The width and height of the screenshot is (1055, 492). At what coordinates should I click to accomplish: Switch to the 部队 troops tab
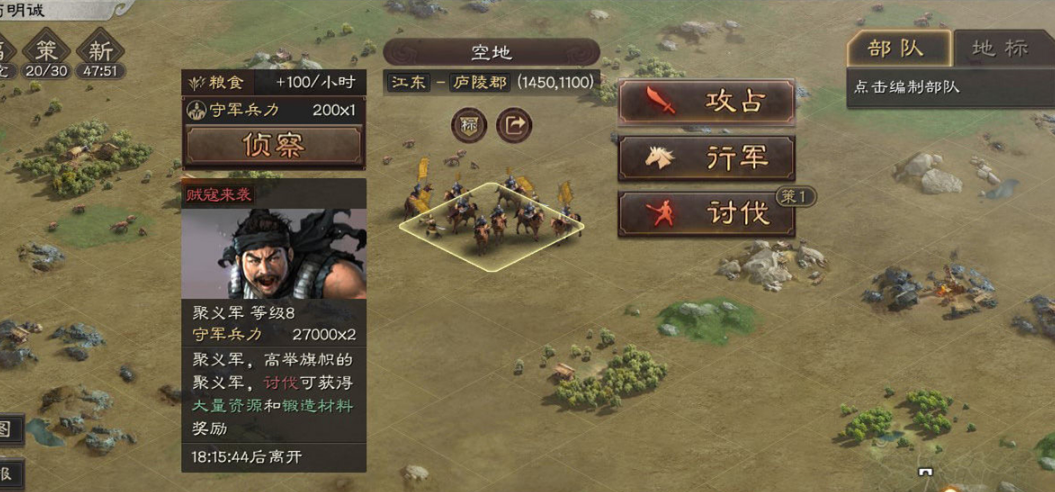[896, 48]
